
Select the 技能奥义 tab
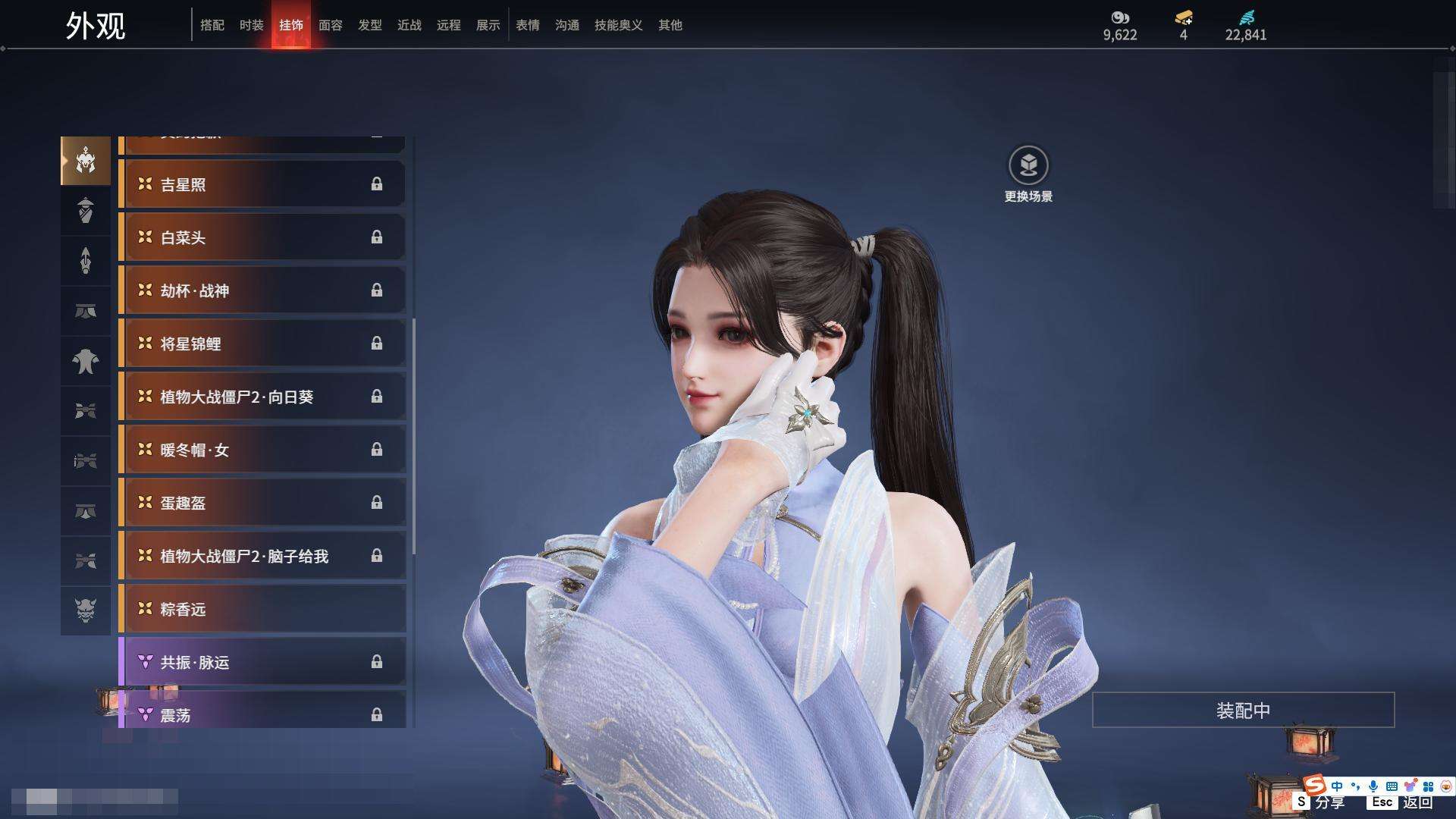[618, 25]
